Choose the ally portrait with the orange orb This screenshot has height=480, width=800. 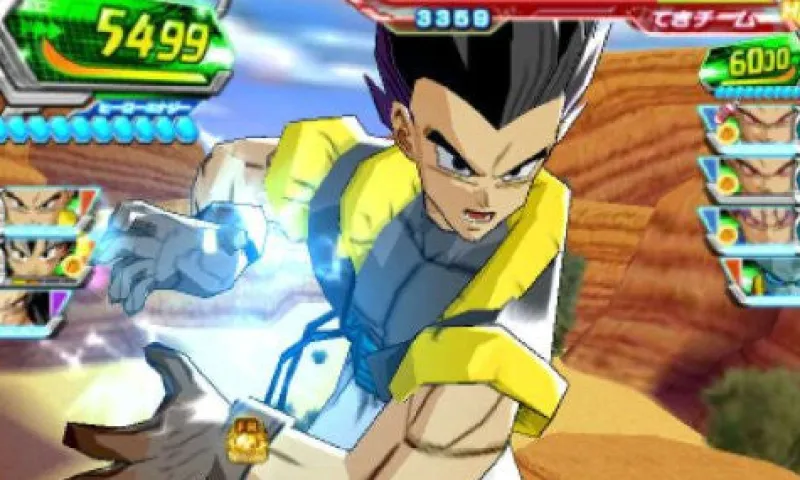(x=42, y=259)
